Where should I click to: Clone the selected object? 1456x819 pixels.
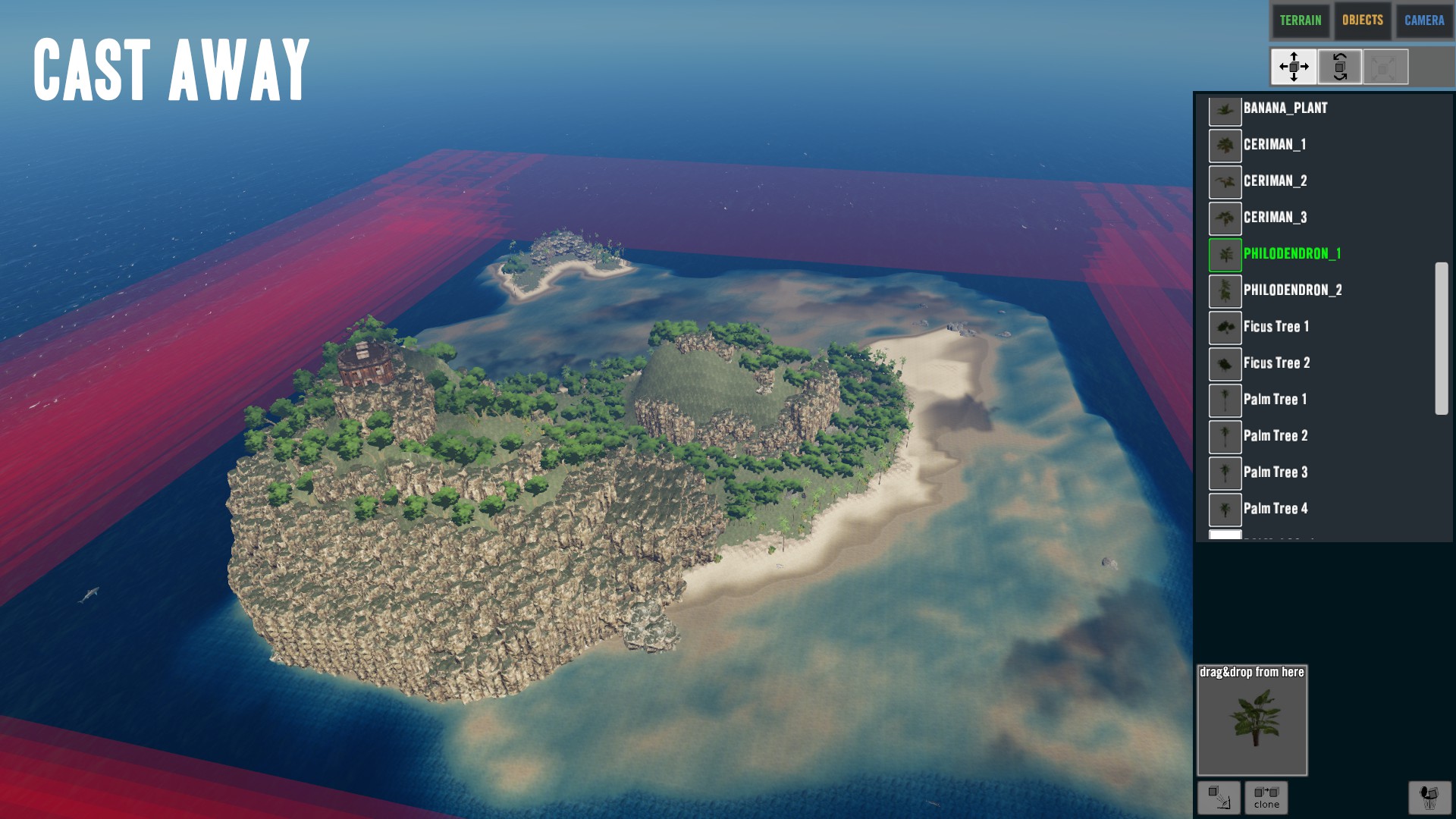[x=1266, y=797]
